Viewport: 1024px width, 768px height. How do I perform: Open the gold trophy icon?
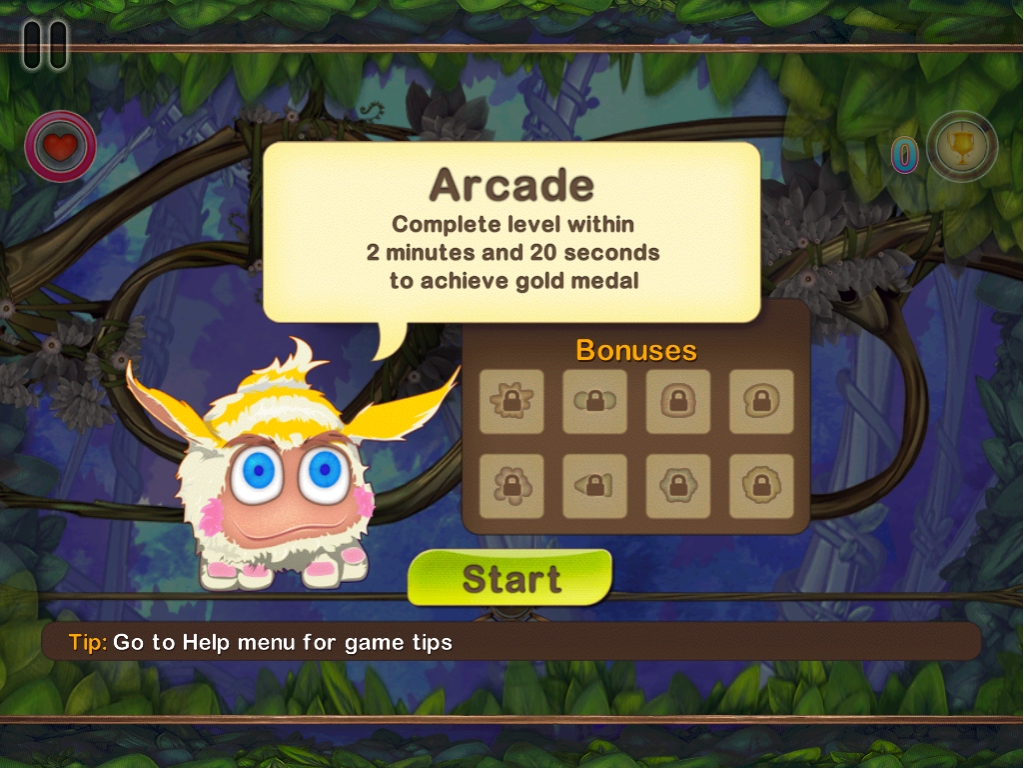[962, 147]
